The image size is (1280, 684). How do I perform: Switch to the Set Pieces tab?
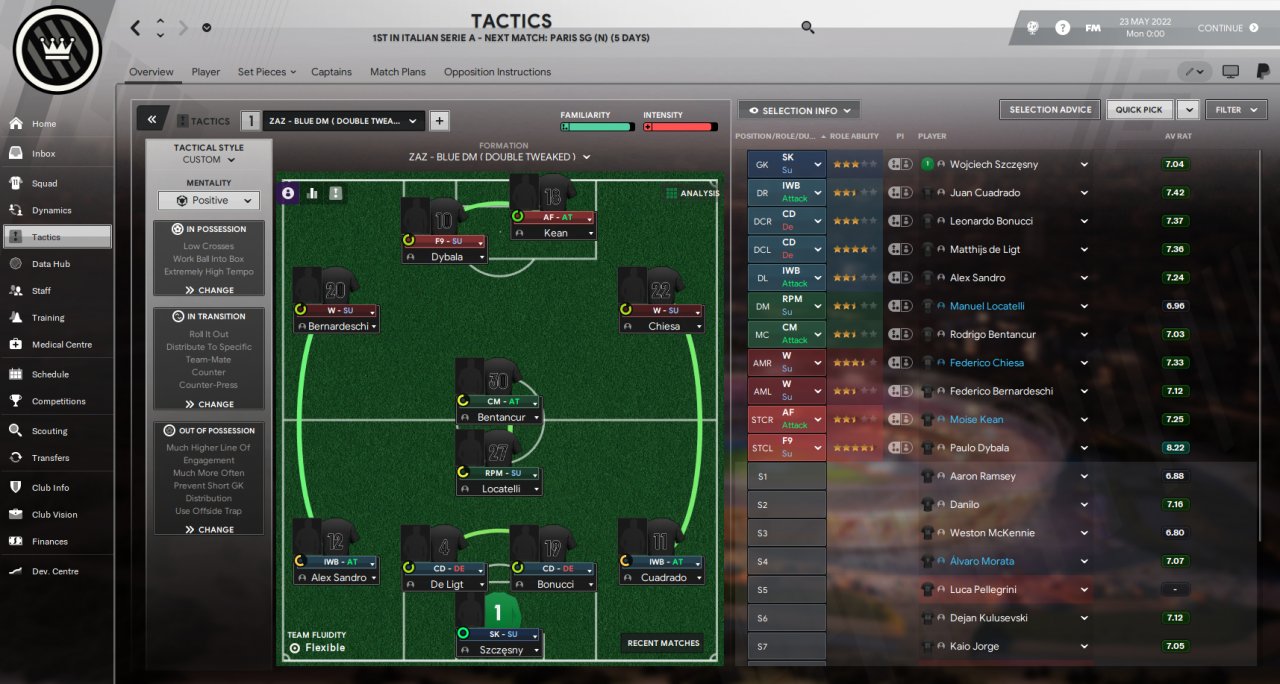point(266,72)
